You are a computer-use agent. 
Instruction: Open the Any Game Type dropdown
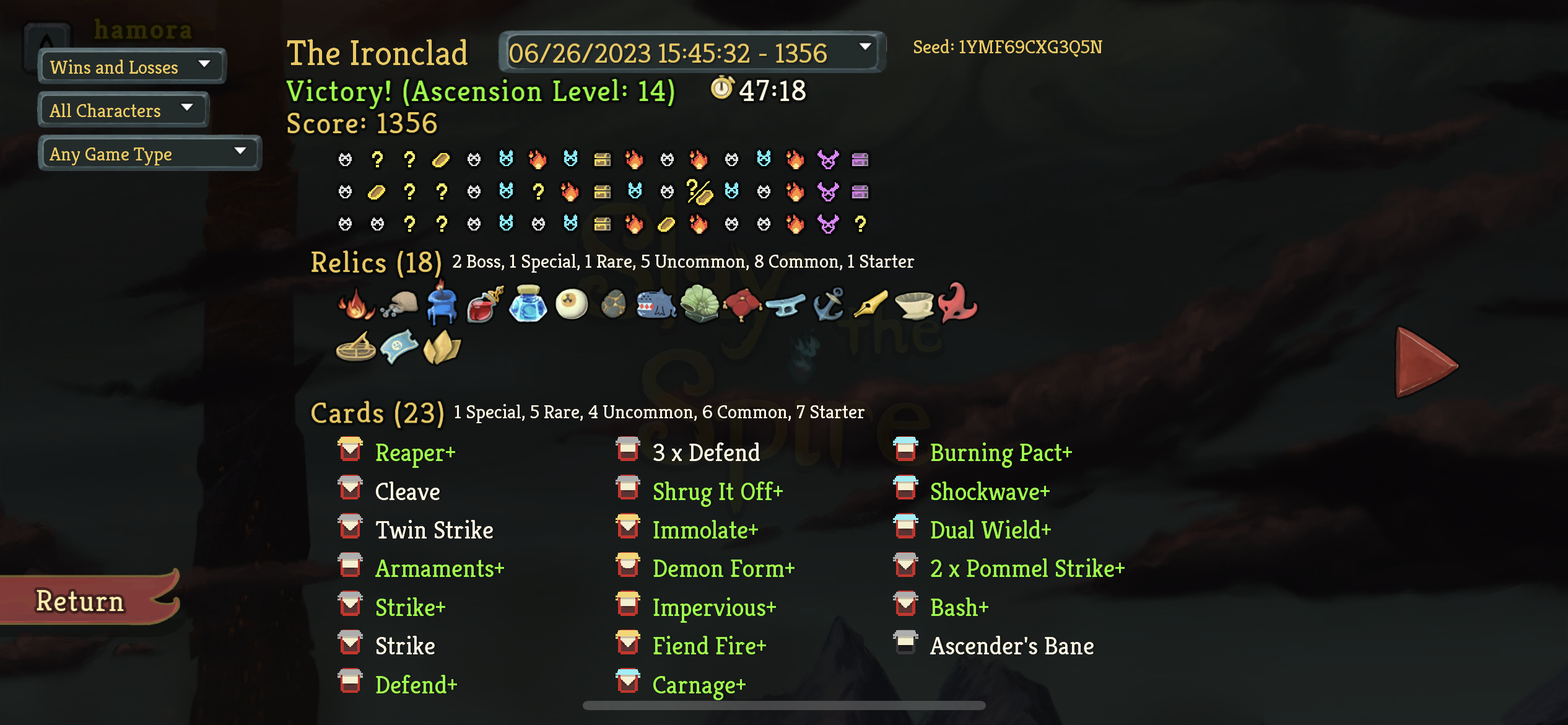[x=149, y=153]
